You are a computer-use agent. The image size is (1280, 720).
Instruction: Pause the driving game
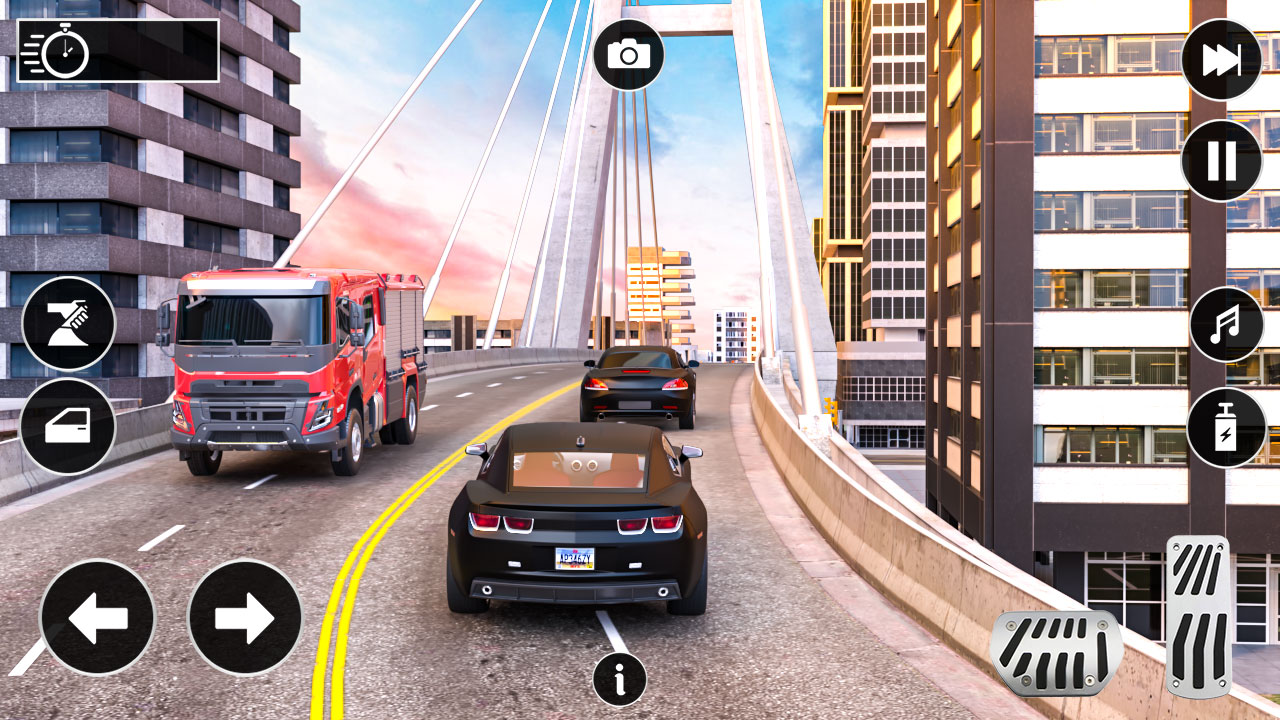pyautogui.click(x=1222, y=157)
